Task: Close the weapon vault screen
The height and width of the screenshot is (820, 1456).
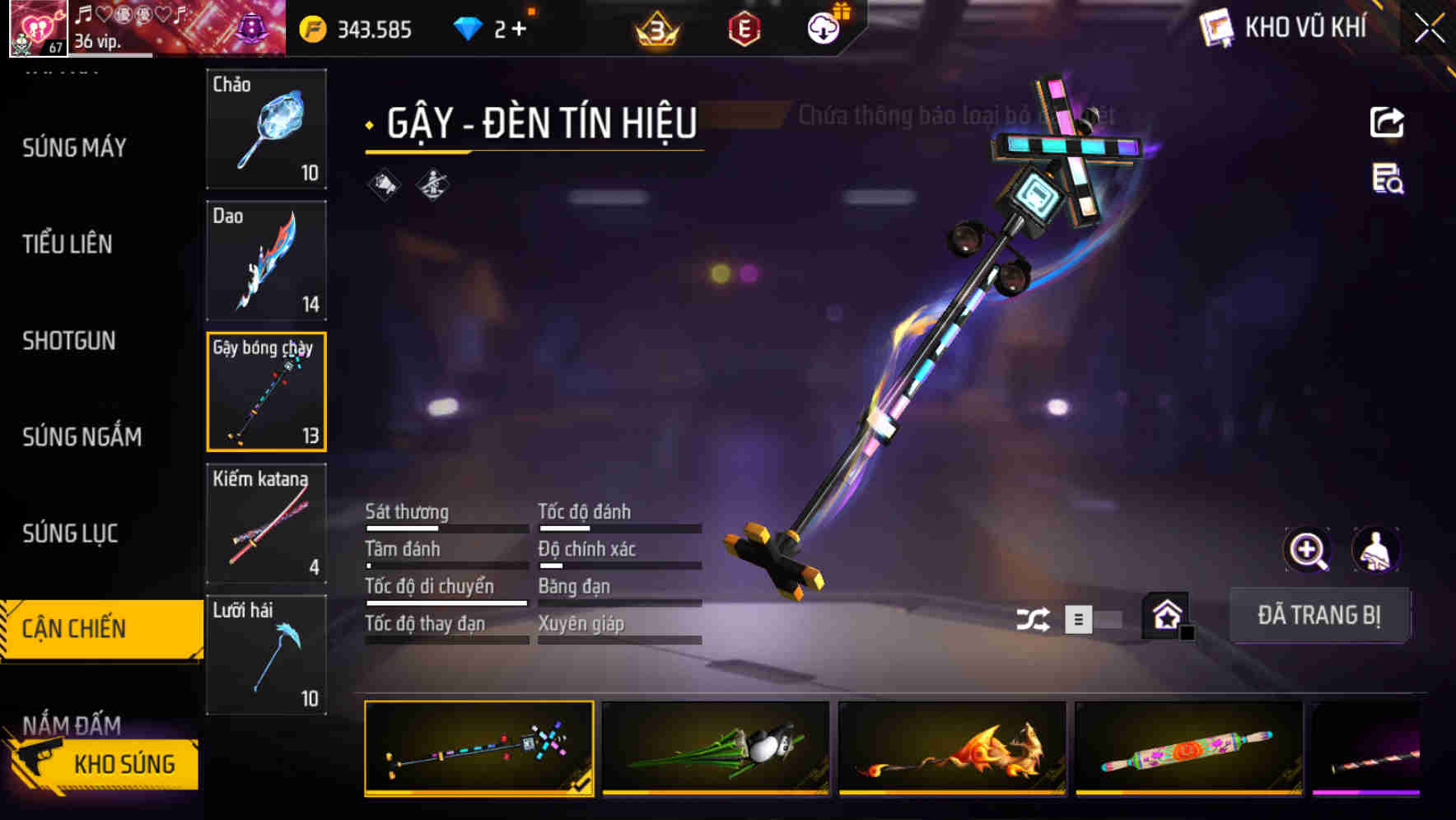Action: pos(1430,29)
